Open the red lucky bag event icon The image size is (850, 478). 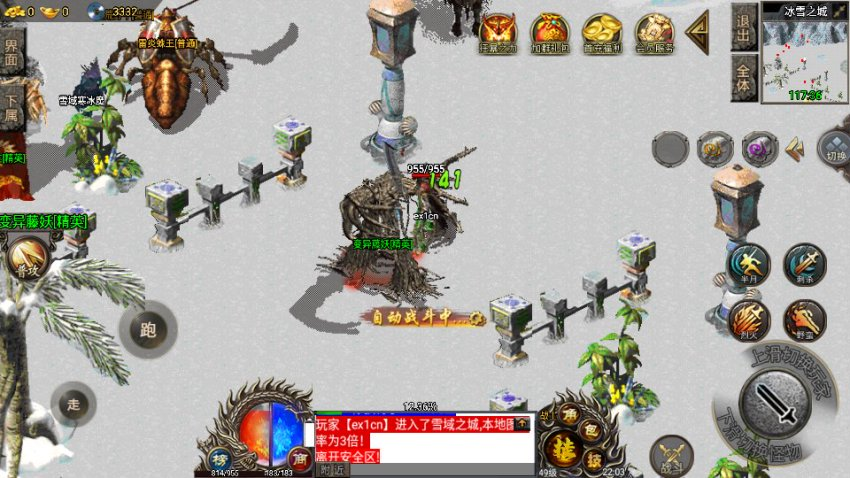(549, 31)
